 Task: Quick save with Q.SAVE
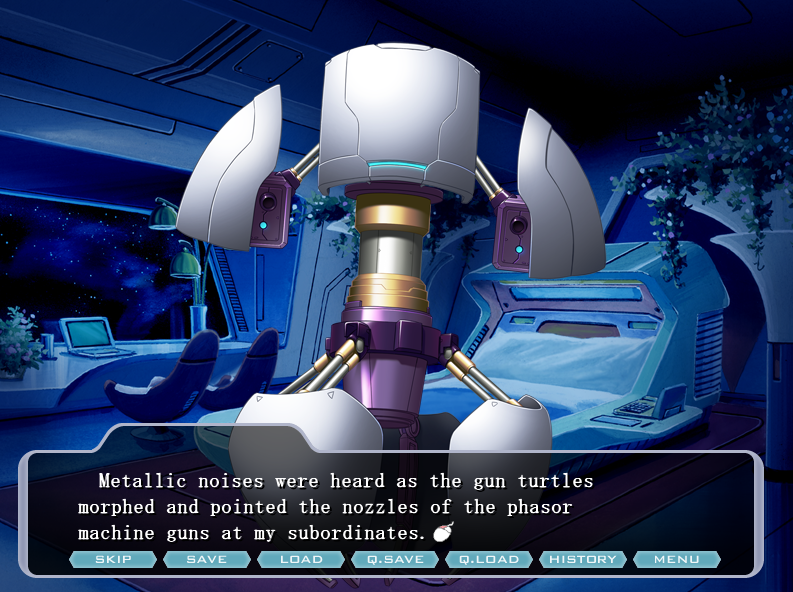pyautogui.click(x=395, y=559)
